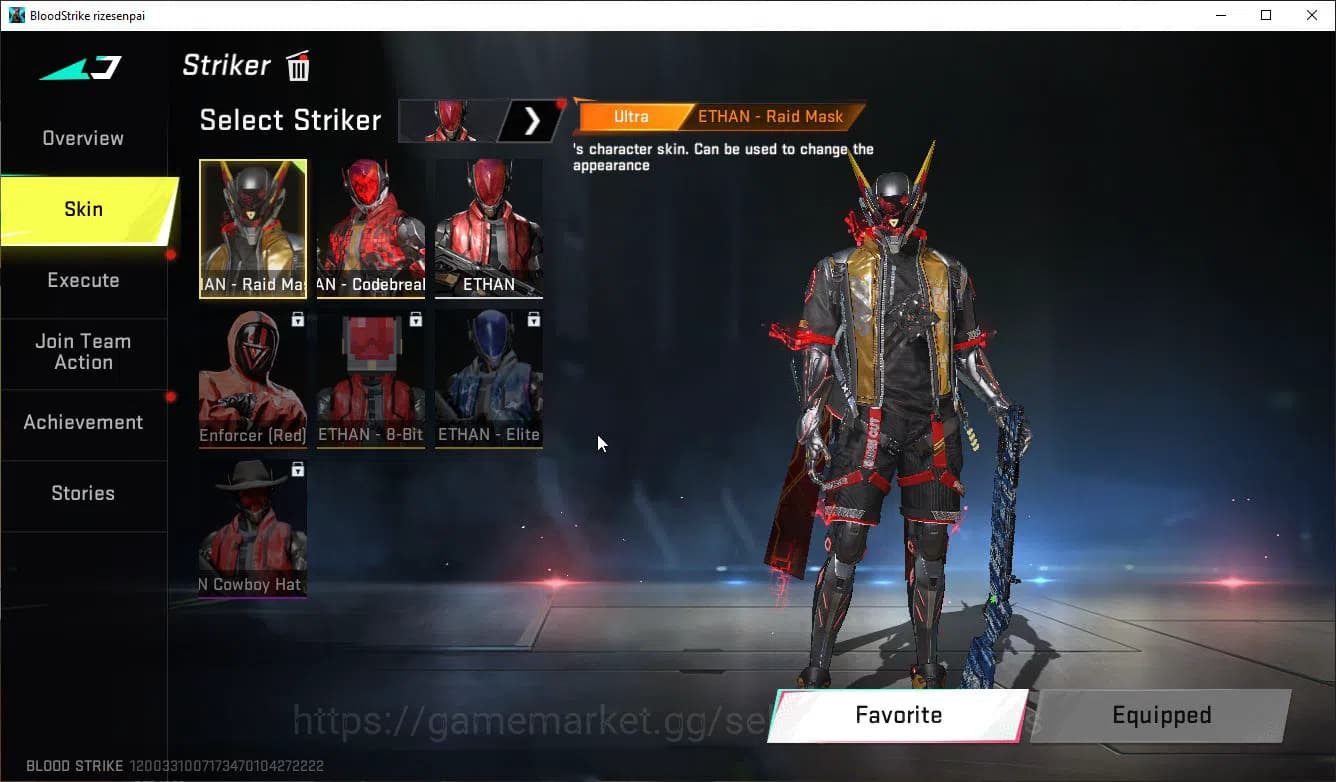The height and width of the screenshot is (782, 1336).
Task: Open the Overview section
Action: pyautogui.click(x=82, y=138)
